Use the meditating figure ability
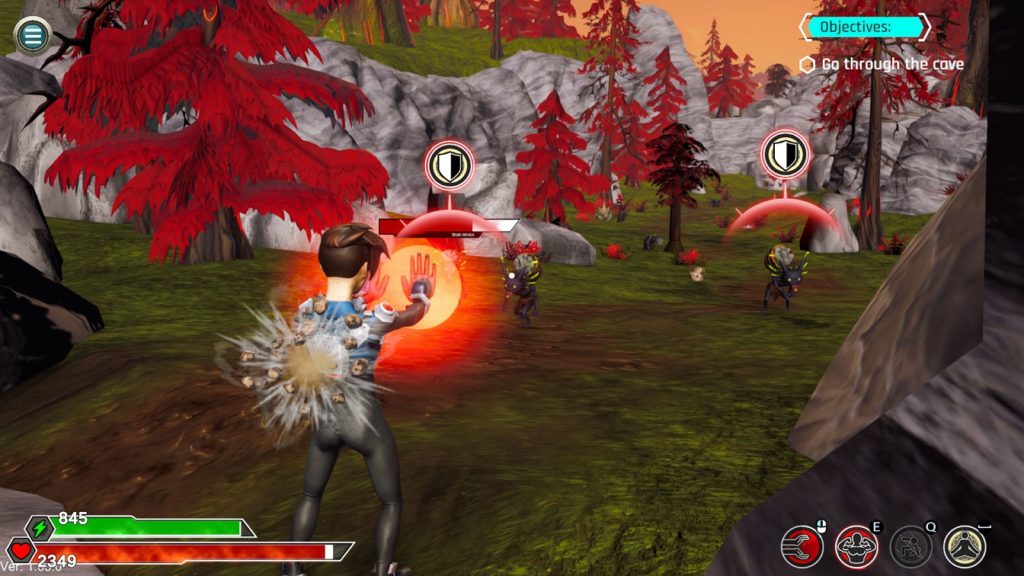Image resolution: width=1024 pixels, height=576 pixels. [x=965, y=546]
